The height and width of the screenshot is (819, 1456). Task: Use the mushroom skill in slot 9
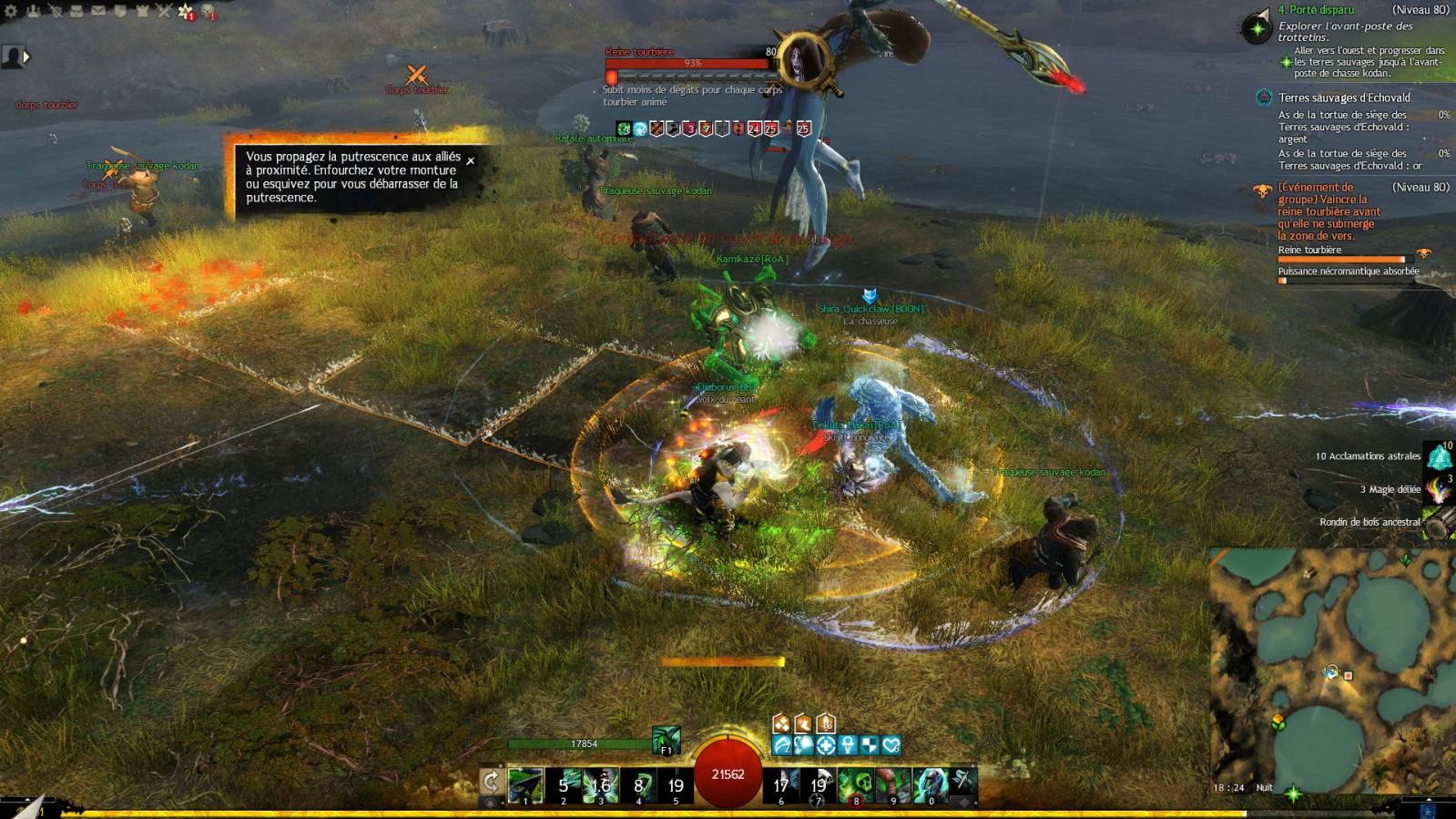(893, 784)
